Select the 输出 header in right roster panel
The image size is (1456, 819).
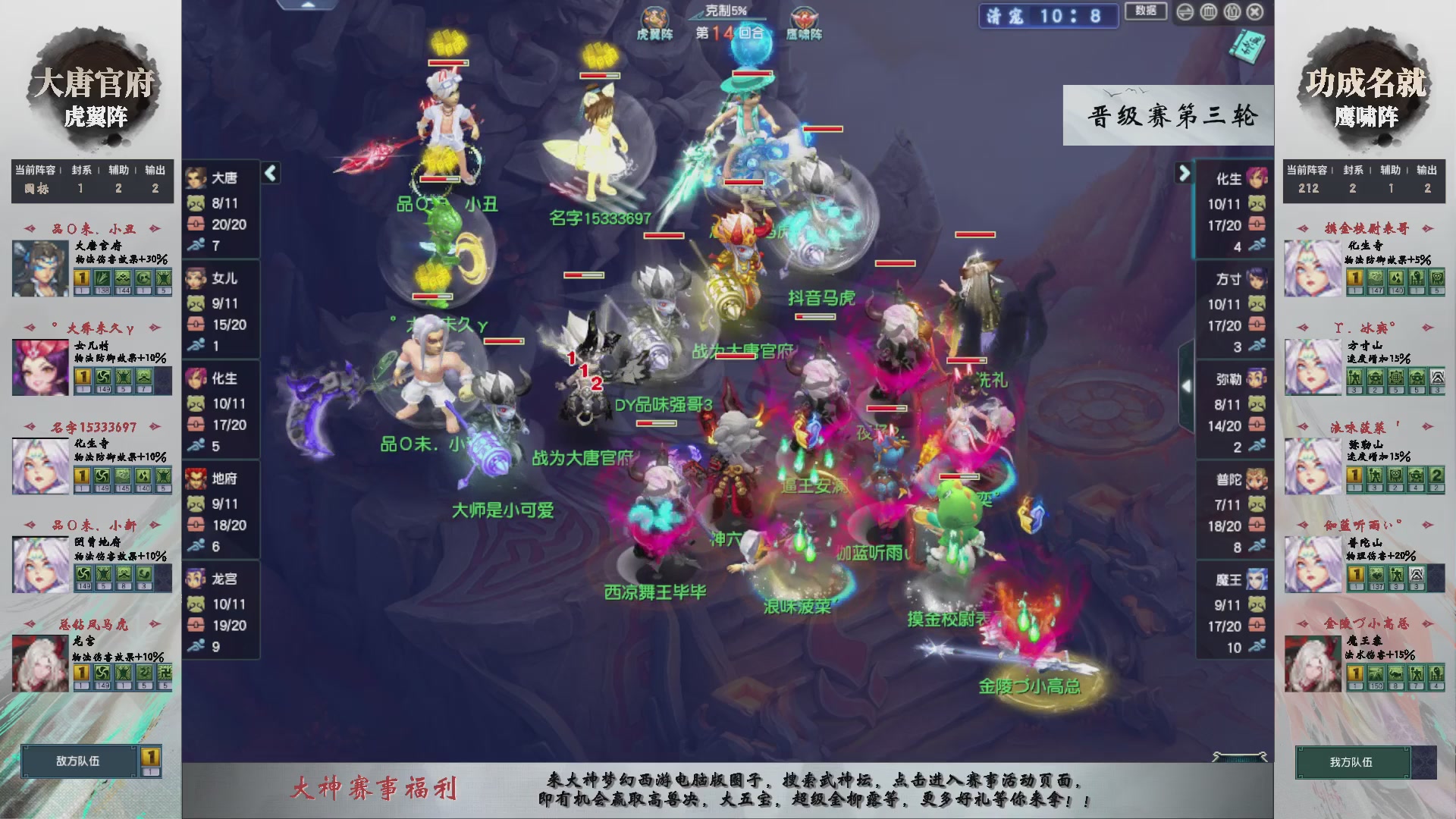coord(1429,170)
